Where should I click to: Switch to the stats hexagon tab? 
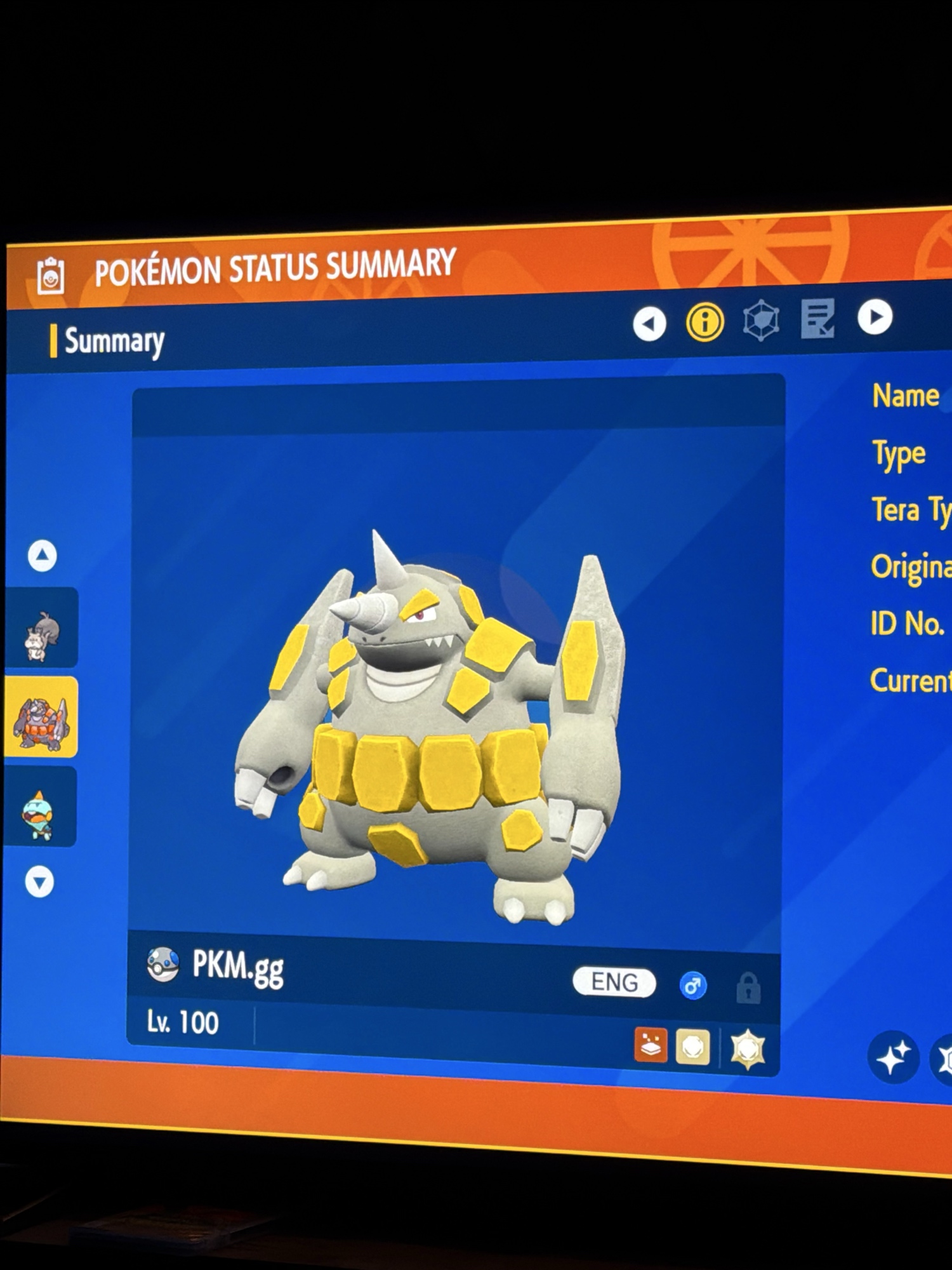point(760,320)
